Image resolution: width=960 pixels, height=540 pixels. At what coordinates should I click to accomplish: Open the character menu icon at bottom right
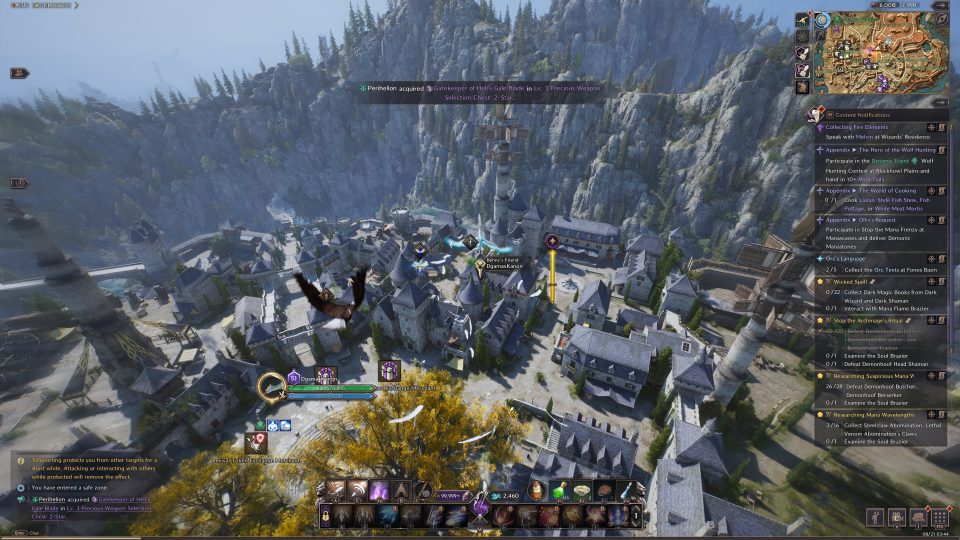(x=877, y=517)
